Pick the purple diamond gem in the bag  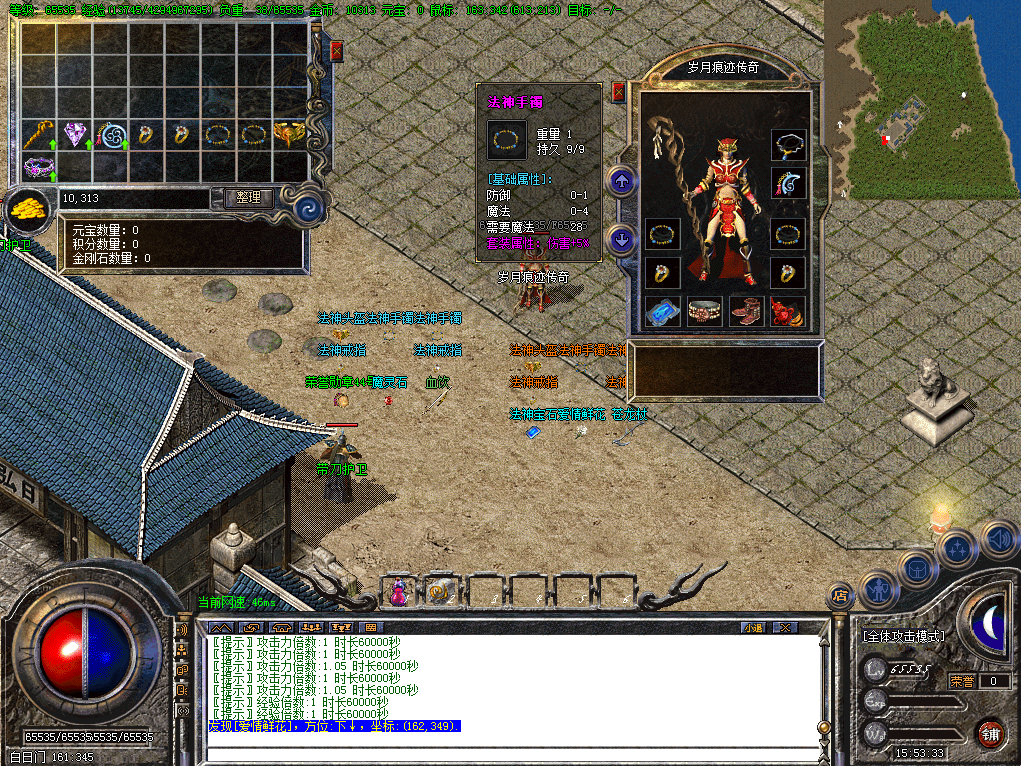coord(75,133)
